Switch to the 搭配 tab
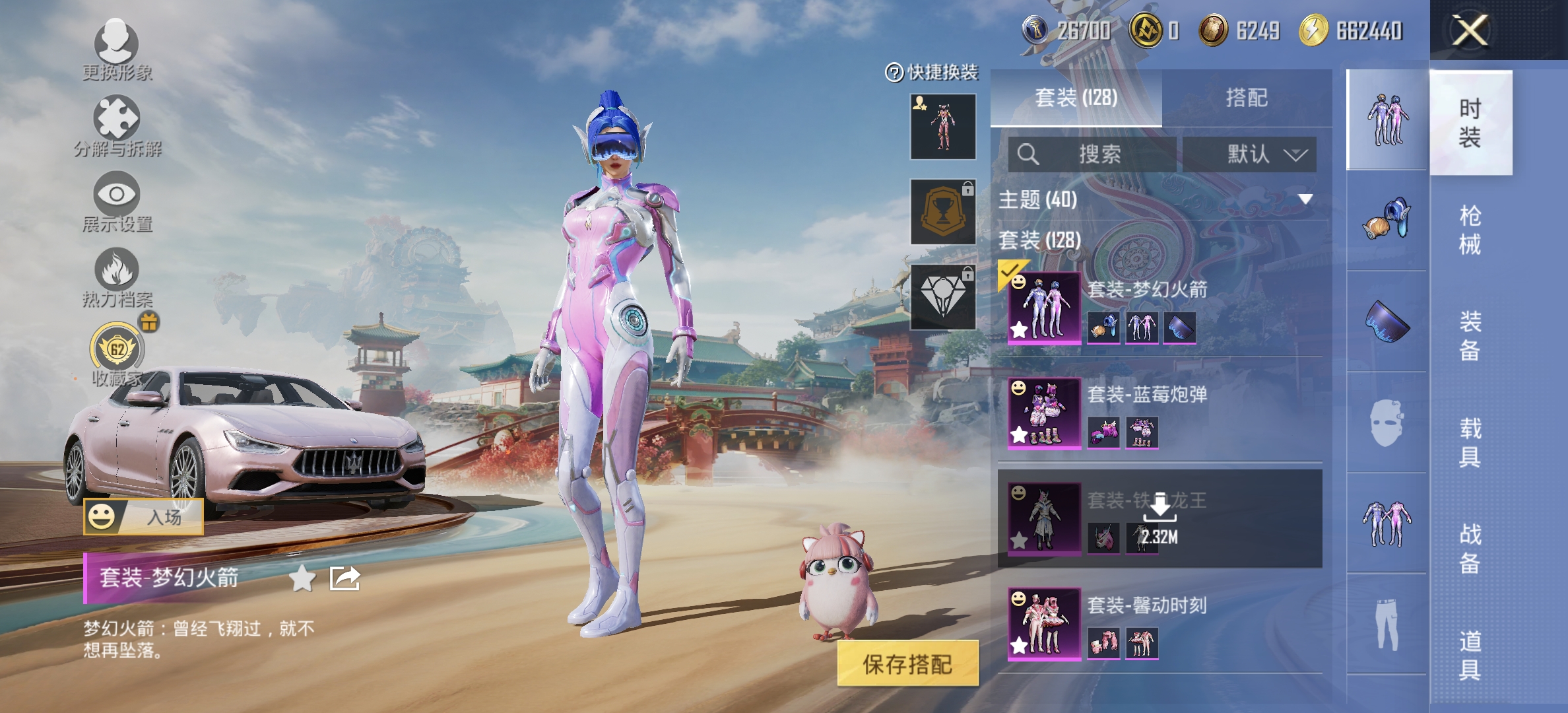This screenshot has width=1568, height=713. point(1246,98)
